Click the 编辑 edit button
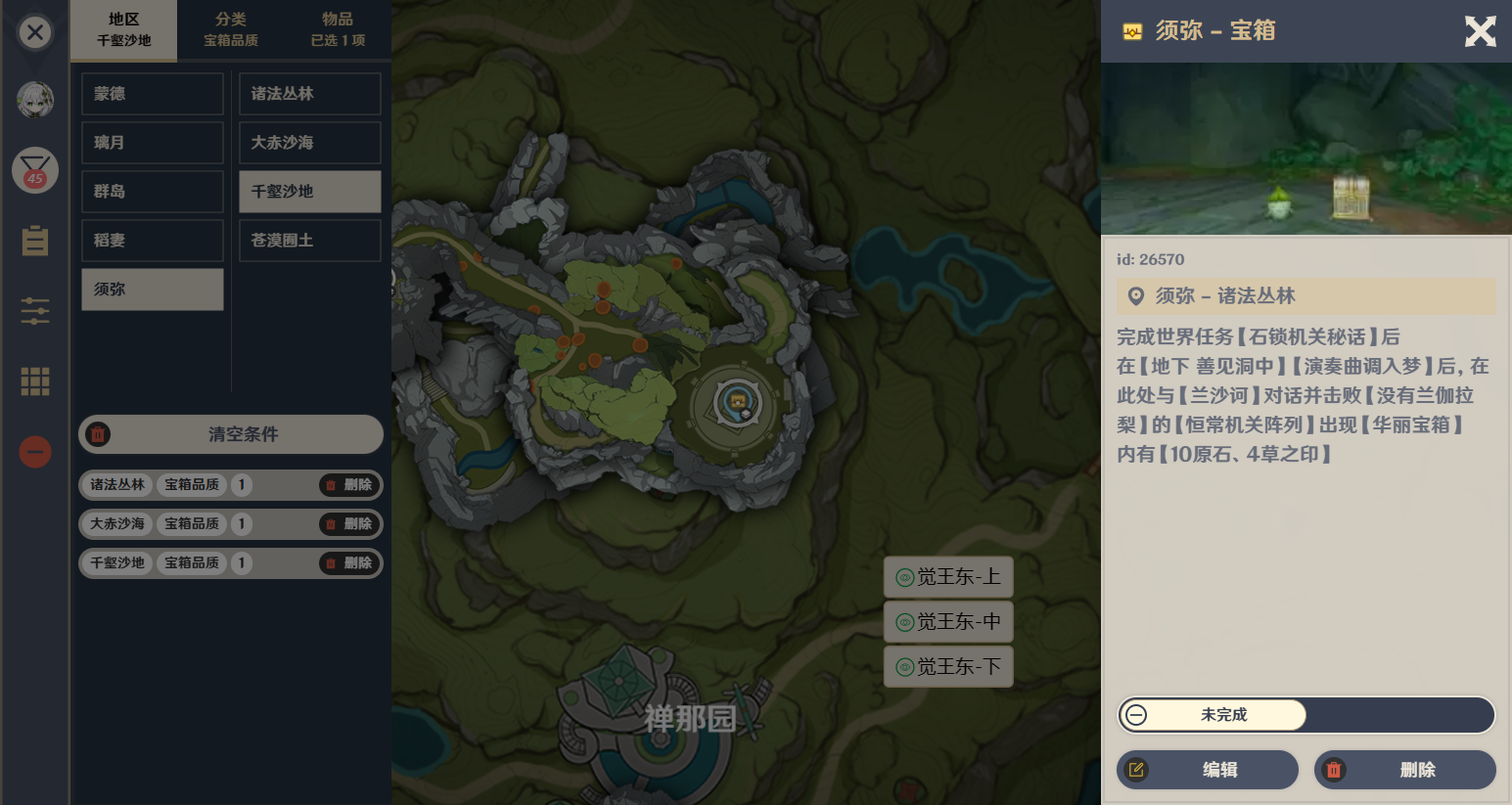The width and height of the screenshot is (1512, 805). [1207, 770]
